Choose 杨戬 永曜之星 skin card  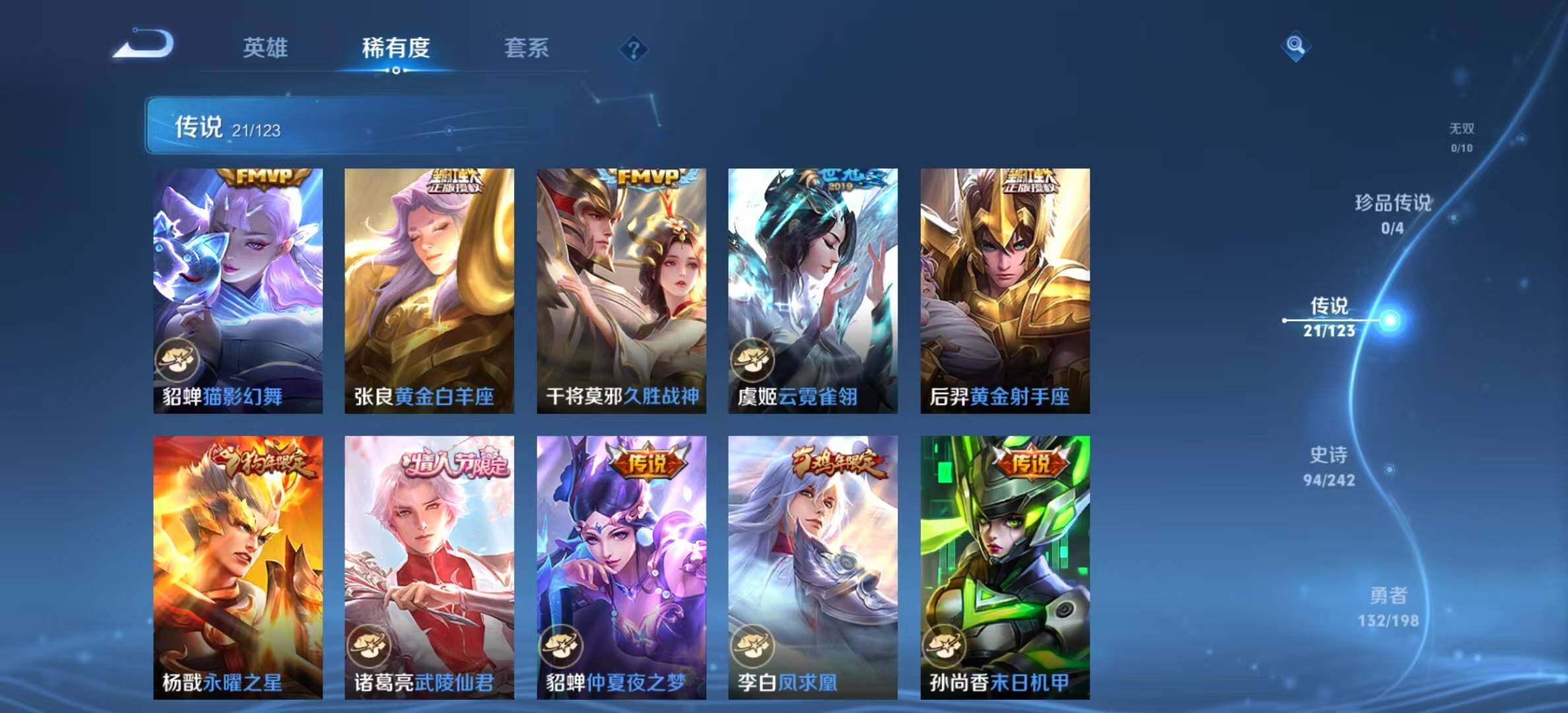click(x=238, y=566)
